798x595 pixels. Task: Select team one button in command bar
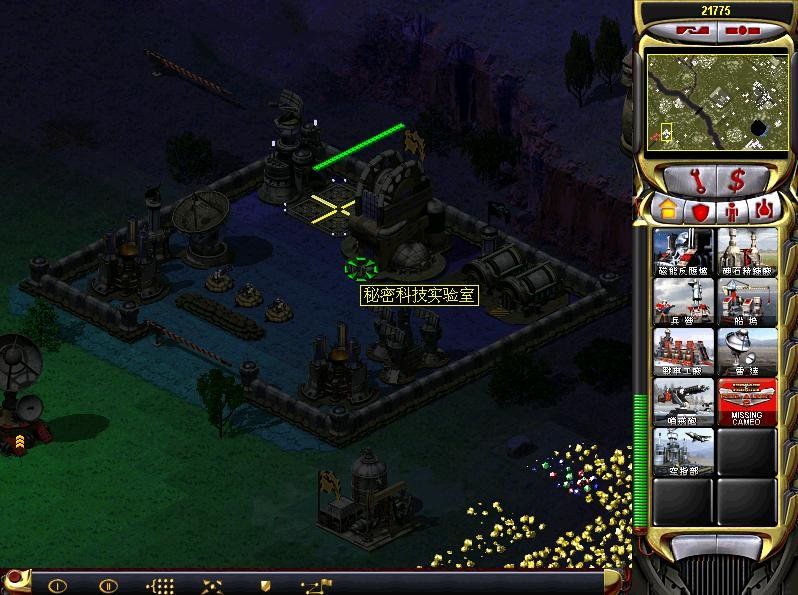(x=58, y=585)
